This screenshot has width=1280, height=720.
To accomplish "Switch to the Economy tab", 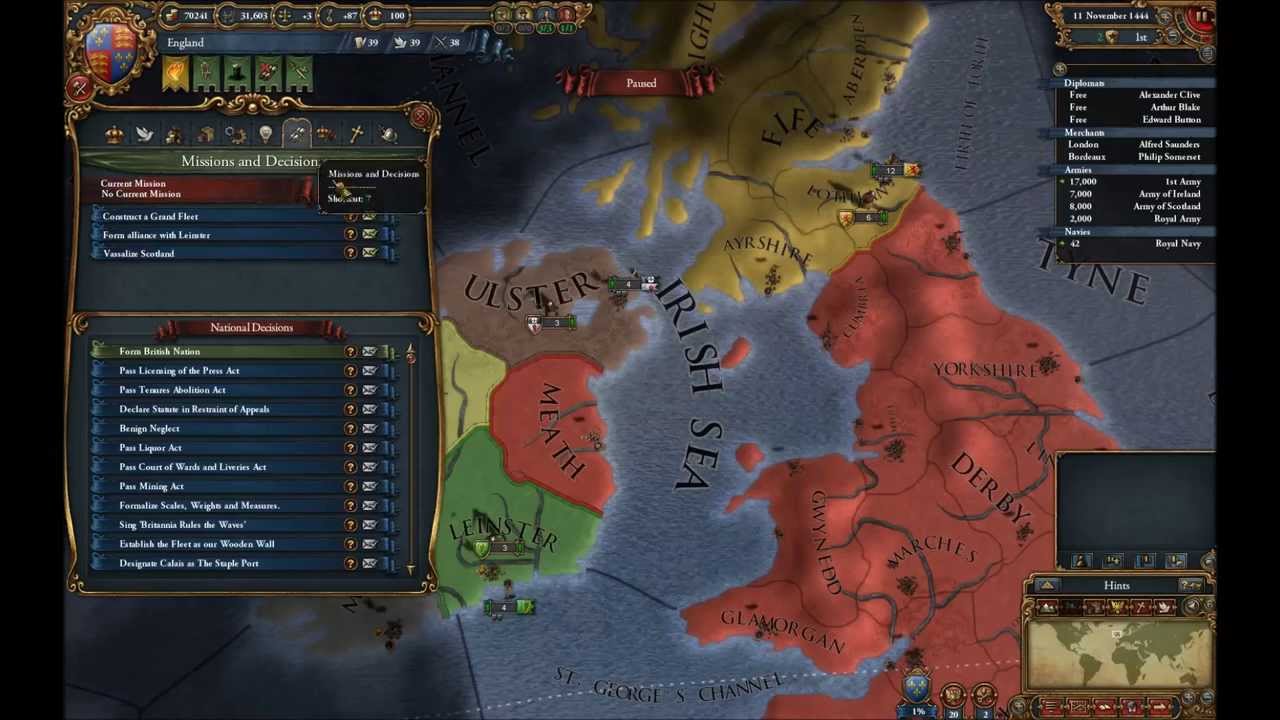I will click(x=173, y=135).
